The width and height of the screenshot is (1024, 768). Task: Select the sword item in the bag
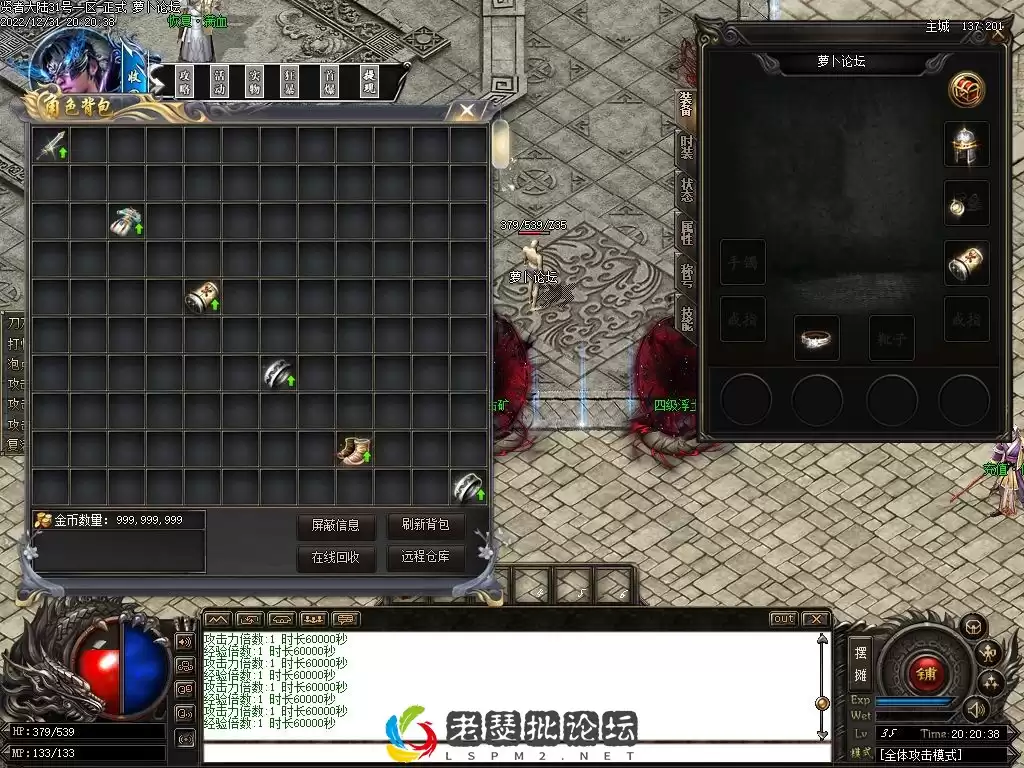point(51,146)
